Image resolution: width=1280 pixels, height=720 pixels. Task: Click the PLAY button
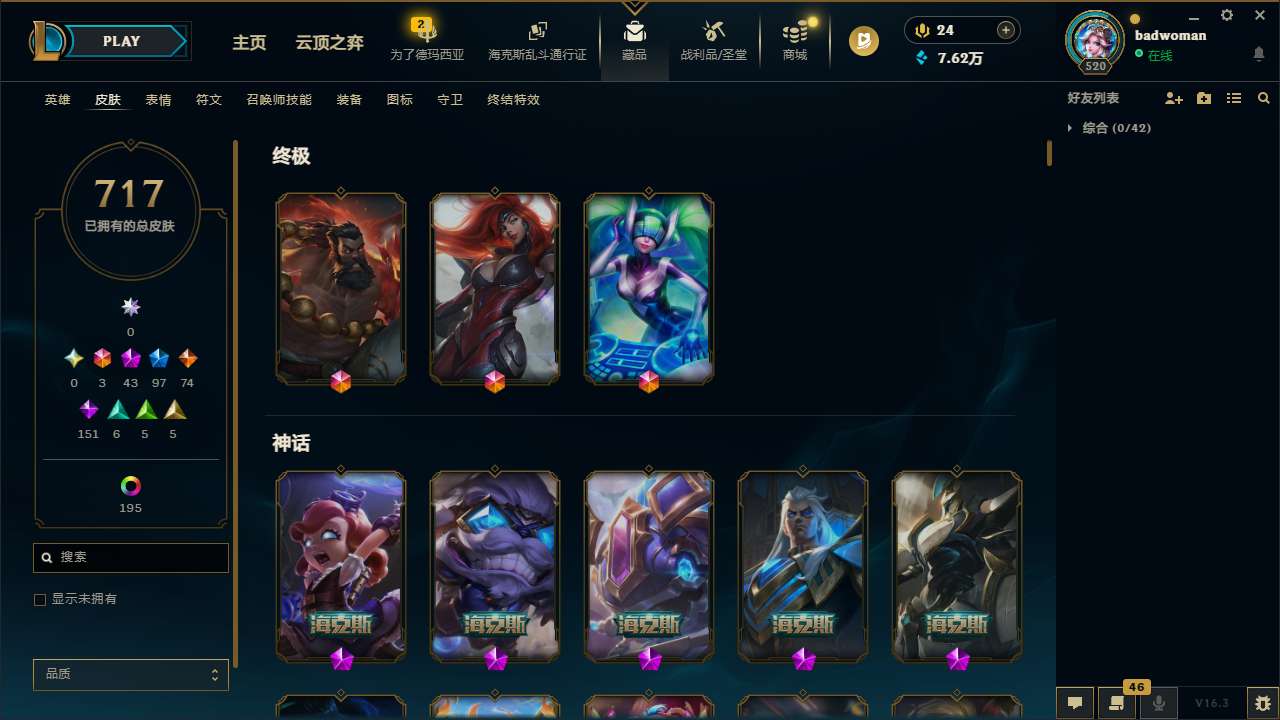[x=121, y=41]
